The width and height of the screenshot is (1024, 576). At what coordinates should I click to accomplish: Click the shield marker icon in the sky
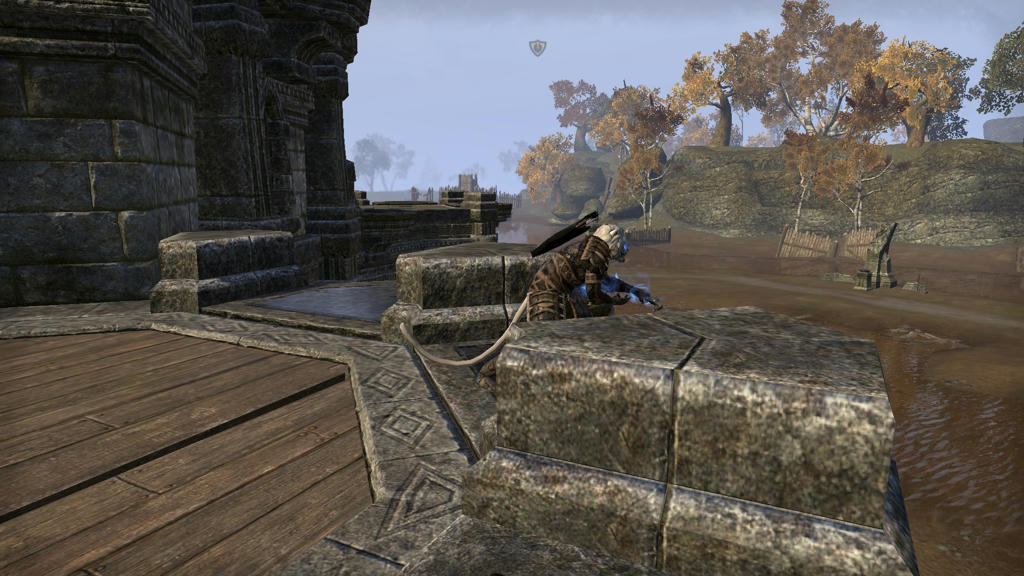[x=537, y=47]
